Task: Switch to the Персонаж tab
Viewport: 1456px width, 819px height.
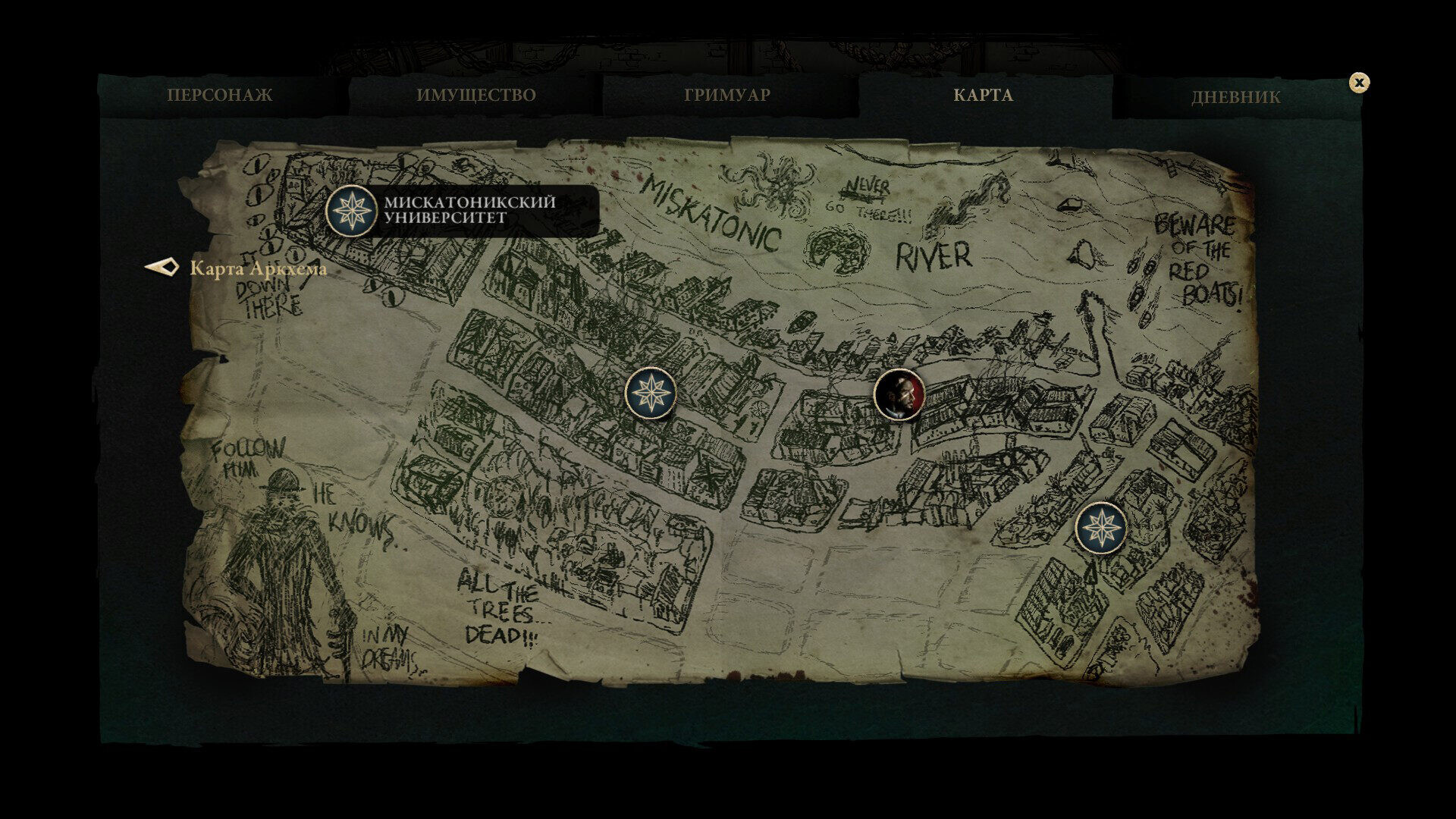Action: [x=219, y=96]
